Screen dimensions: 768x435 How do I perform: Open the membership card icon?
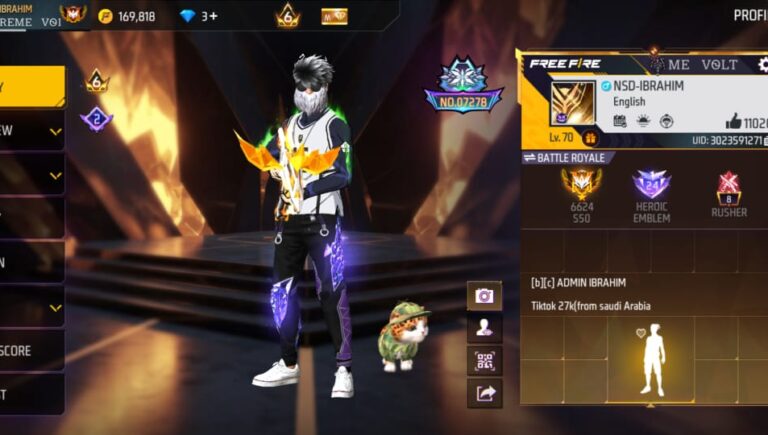(334, 16)
